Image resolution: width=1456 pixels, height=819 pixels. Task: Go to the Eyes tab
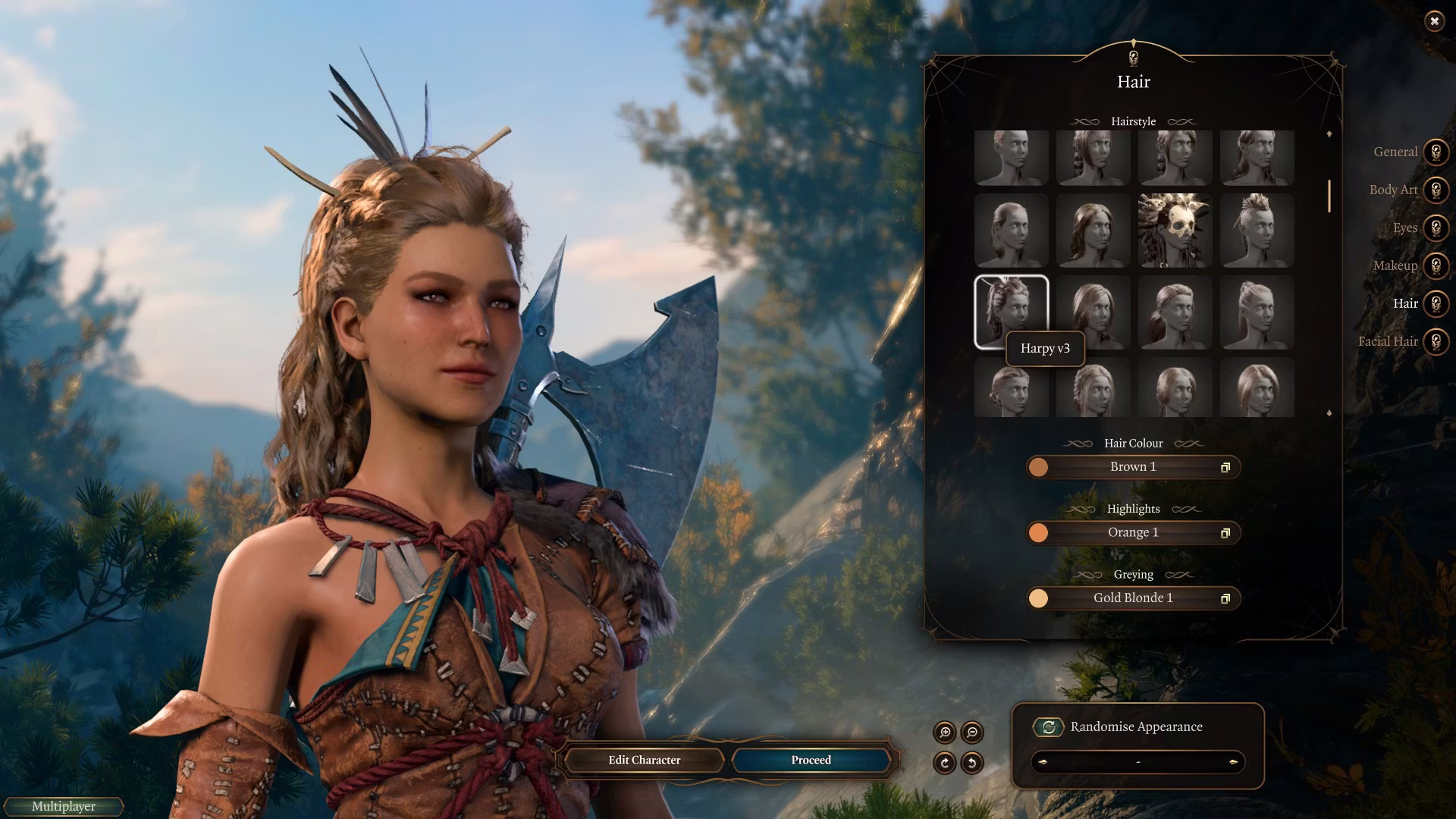click(1435, 228)
